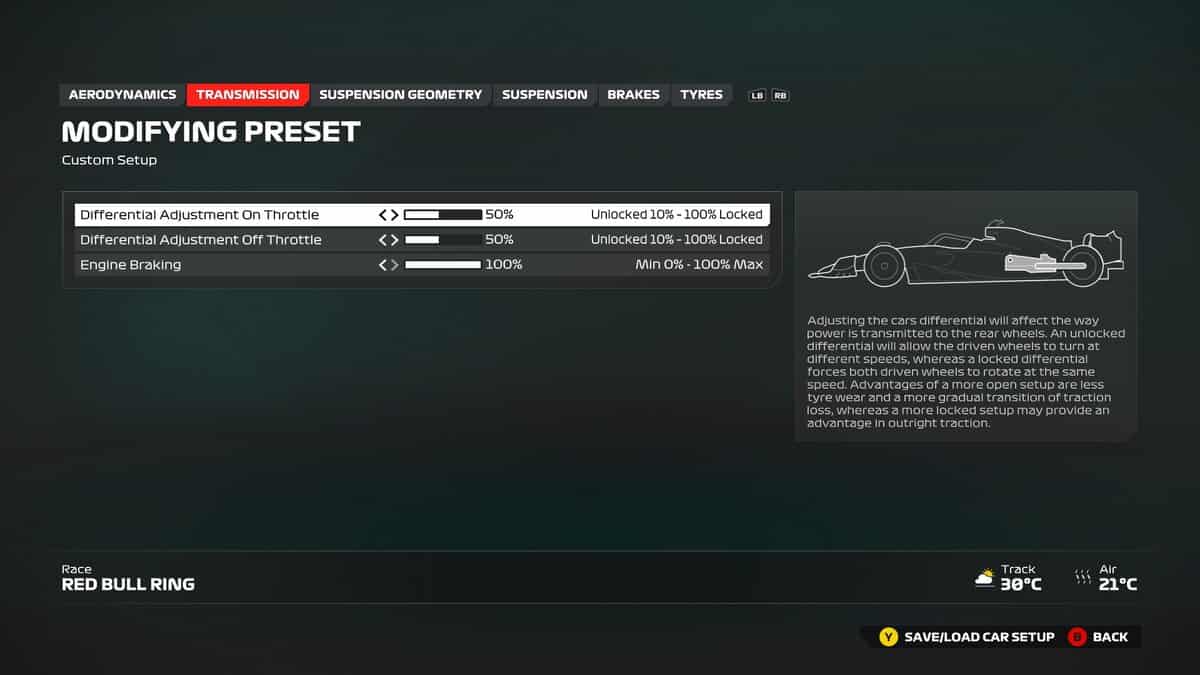Image resolution: width=1200 pixels, height=675 pixels.
Task: Open Save/Load Car Setup
Action: pos(967,637)
